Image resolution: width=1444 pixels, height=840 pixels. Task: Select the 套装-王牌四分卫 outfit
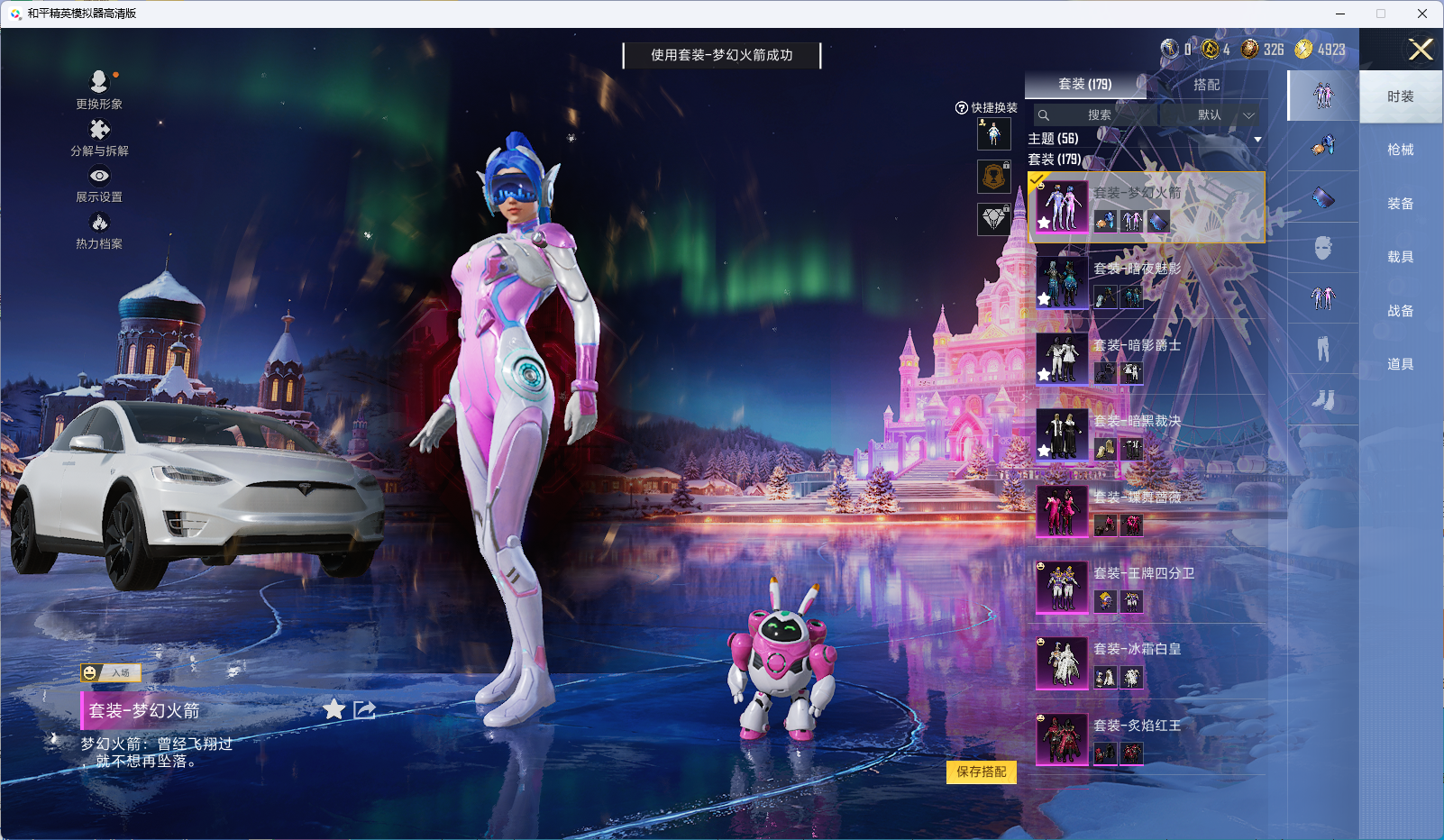pos(1147,586)
